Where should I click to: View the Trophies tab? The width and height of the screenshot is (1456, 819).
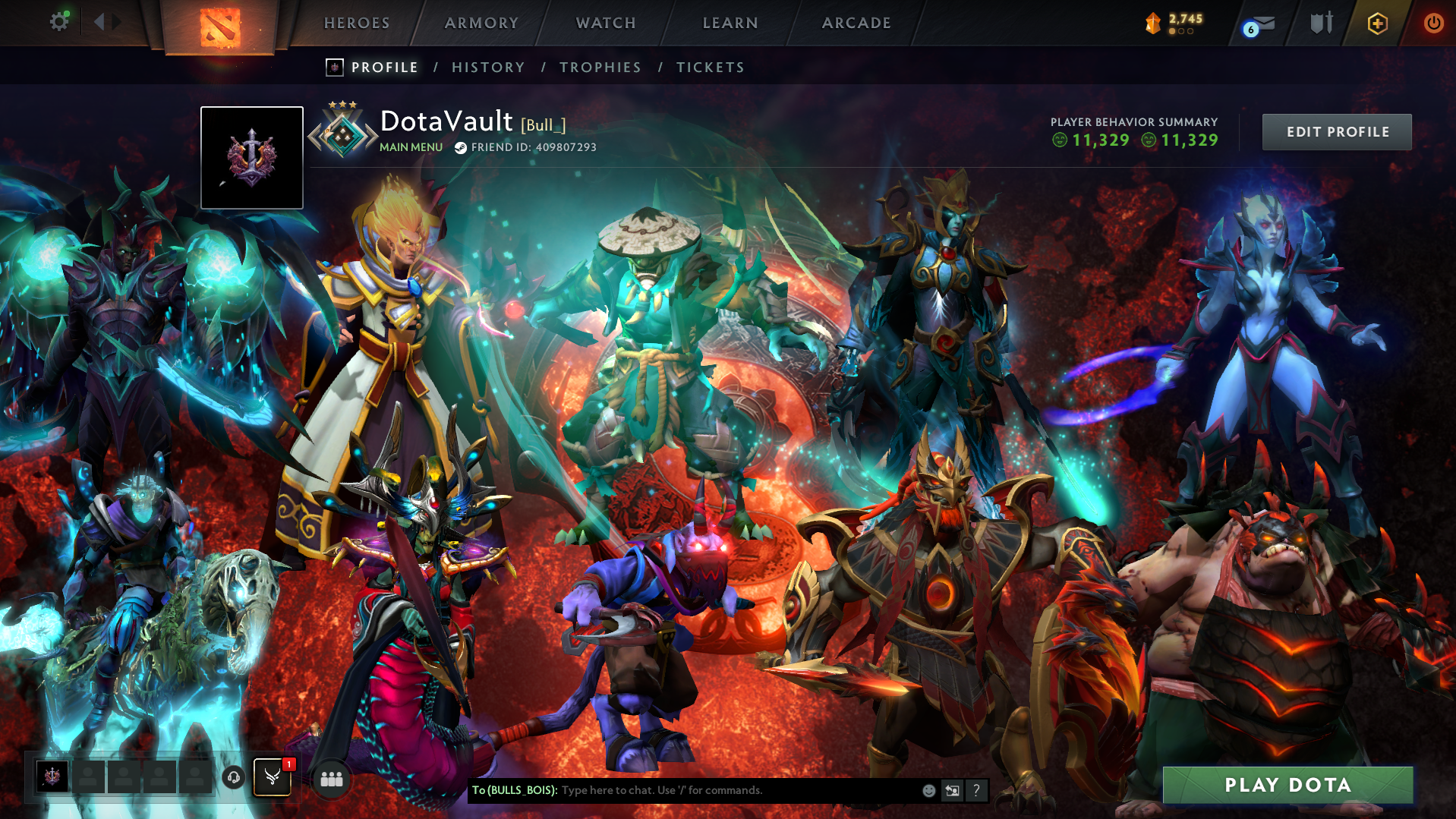(x=600, y=68)
